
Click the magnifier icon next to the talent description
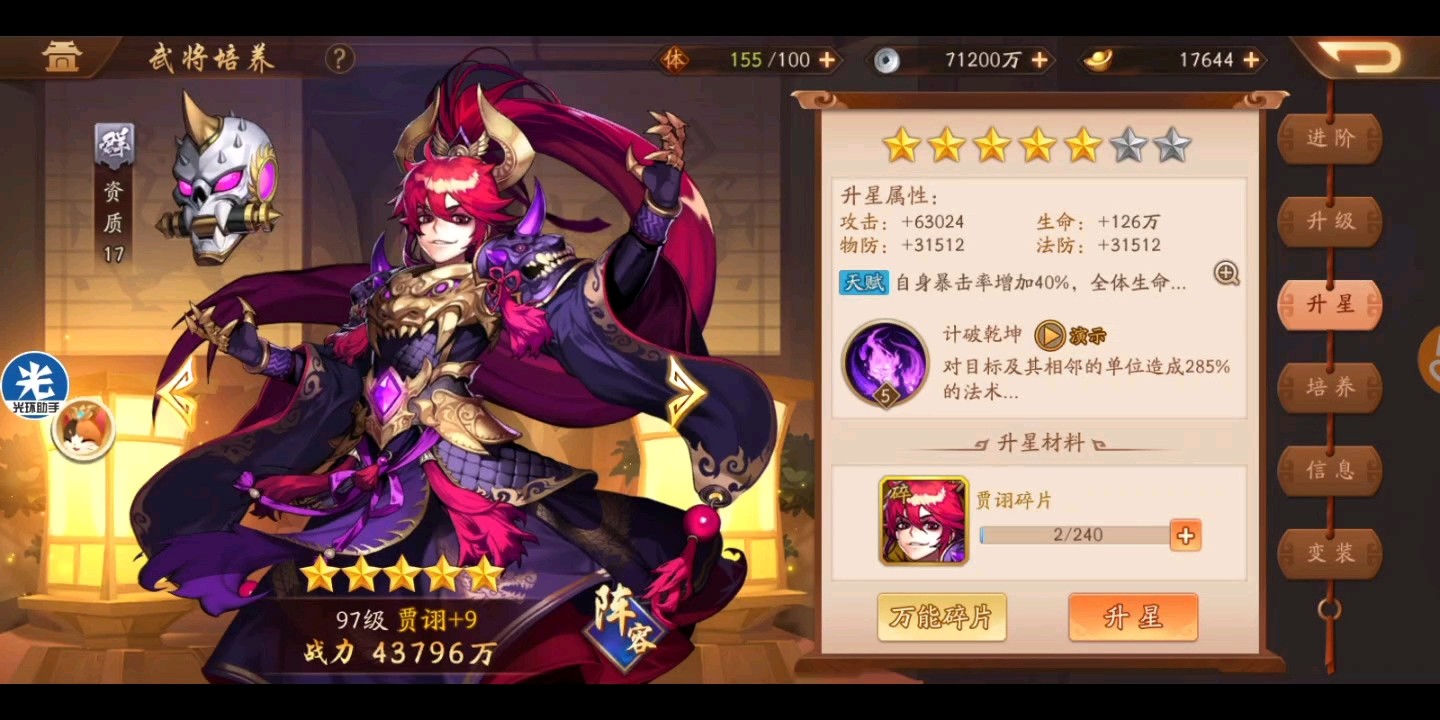point(1227,274)
